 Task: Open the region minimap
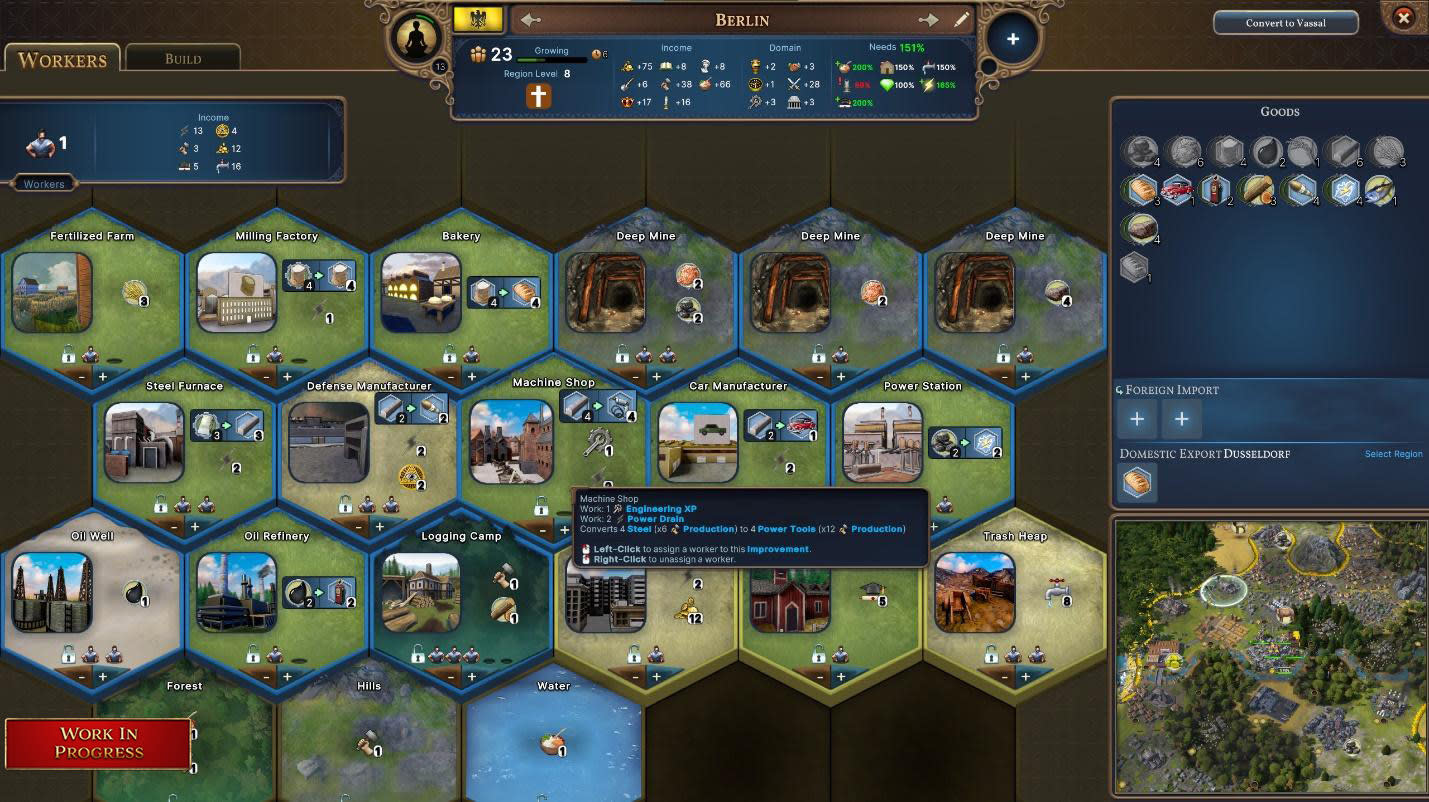1267,655
